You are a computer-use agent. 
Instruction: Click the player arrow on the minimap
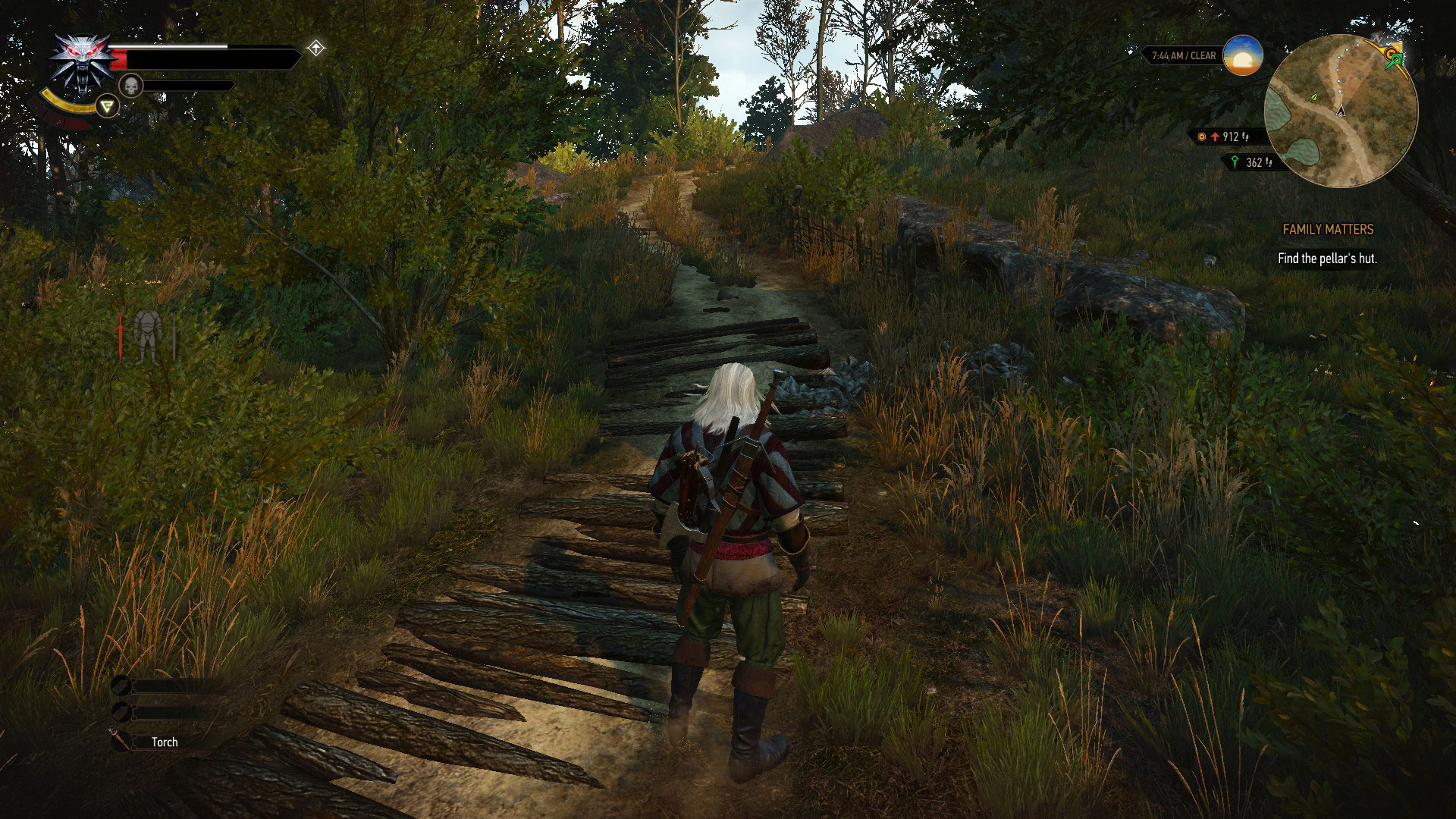(1341, 113)
